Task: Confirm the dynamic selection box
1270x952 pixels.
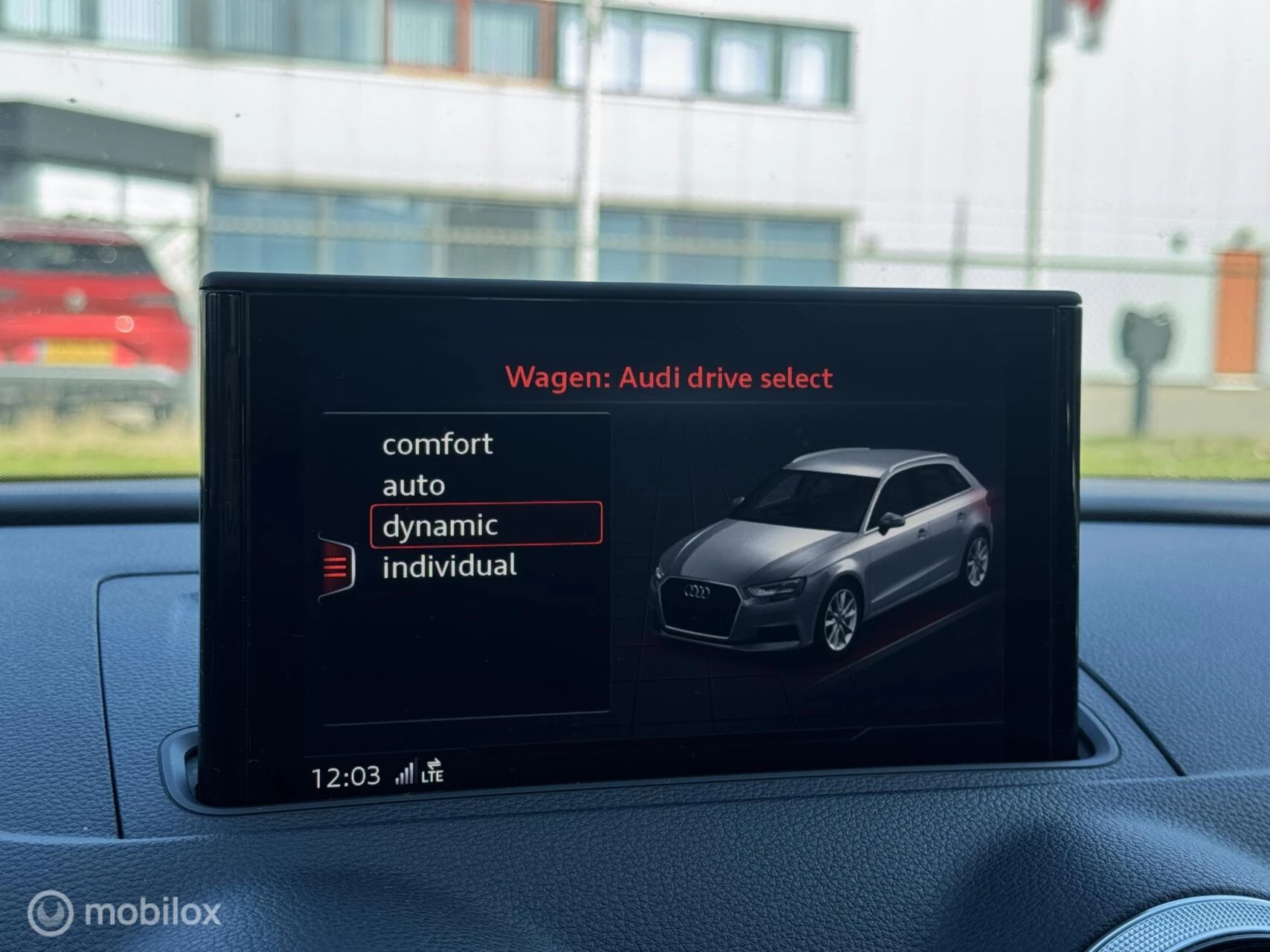Action: (487, 525)
